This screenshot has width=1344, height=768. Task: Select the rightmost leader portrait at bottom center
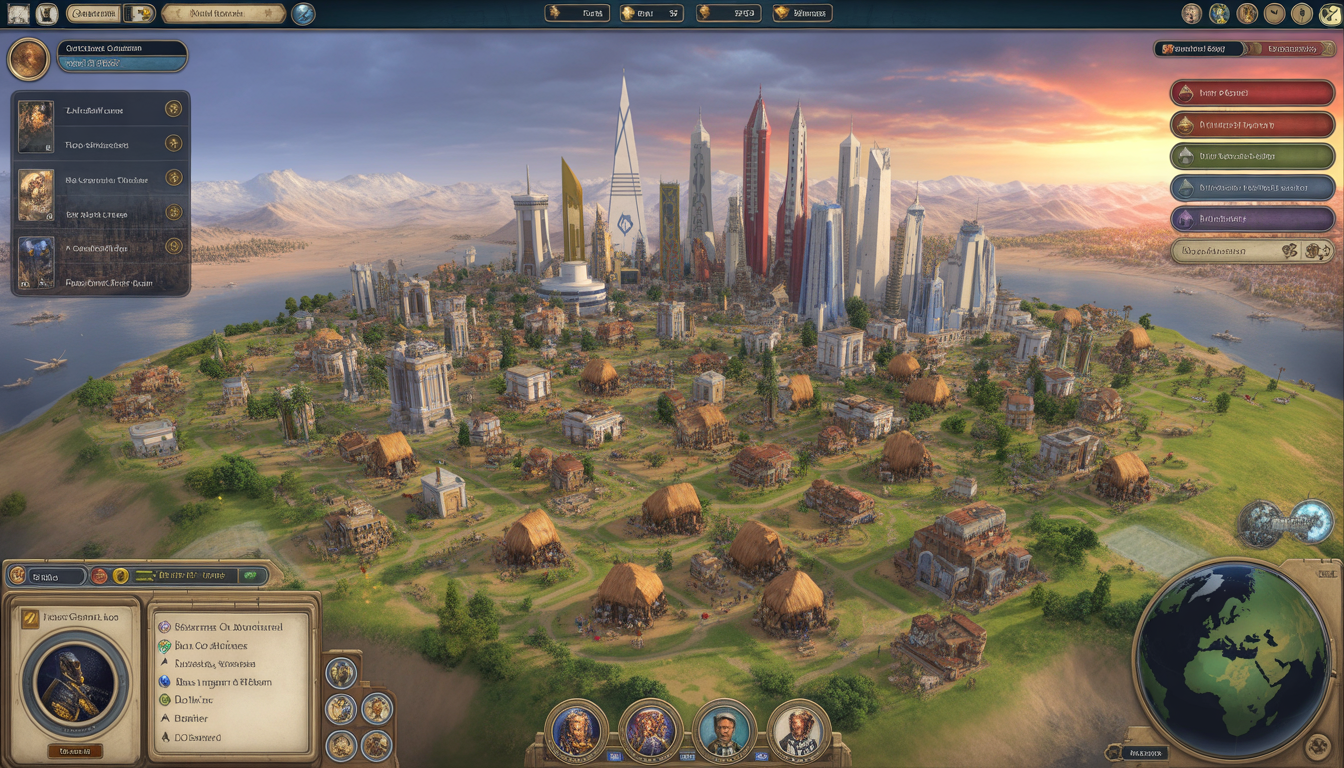click(799, 732)
